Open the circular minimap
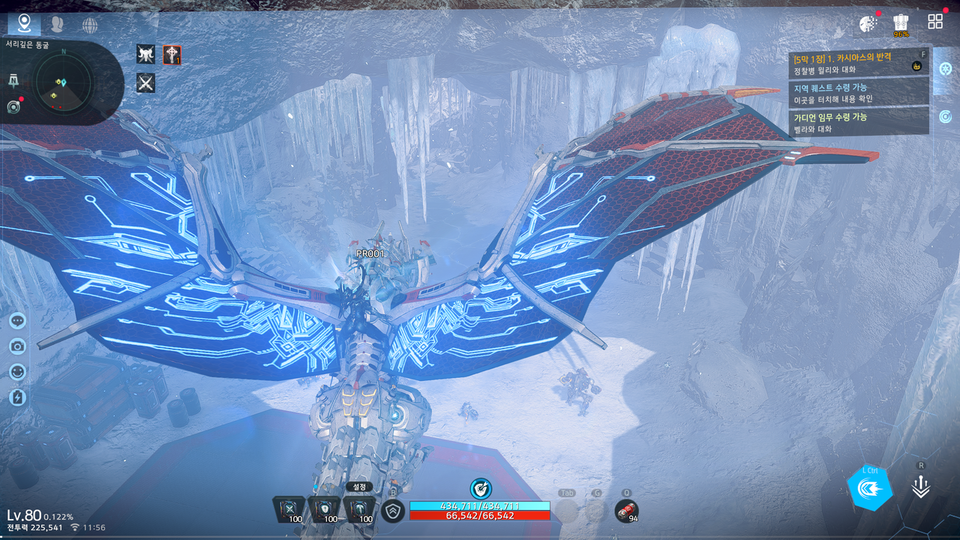 [63, 85]
